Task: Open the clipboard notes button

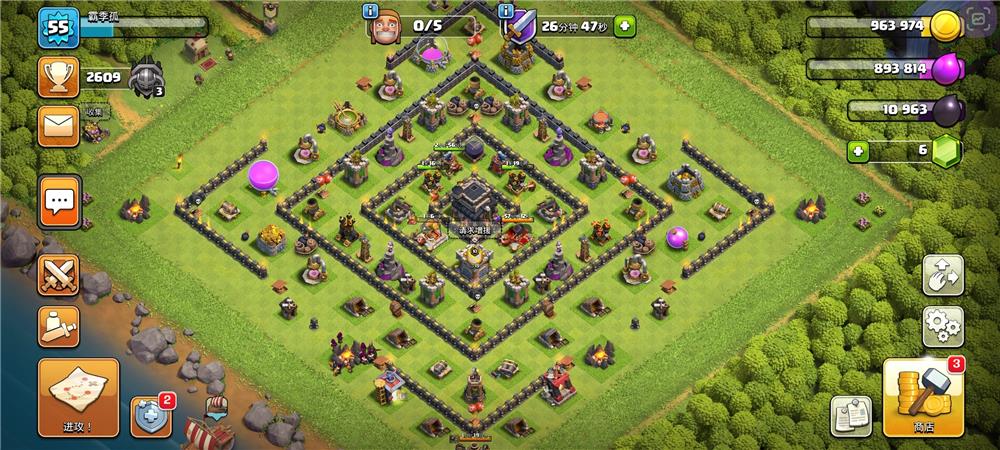Action: 851,415
